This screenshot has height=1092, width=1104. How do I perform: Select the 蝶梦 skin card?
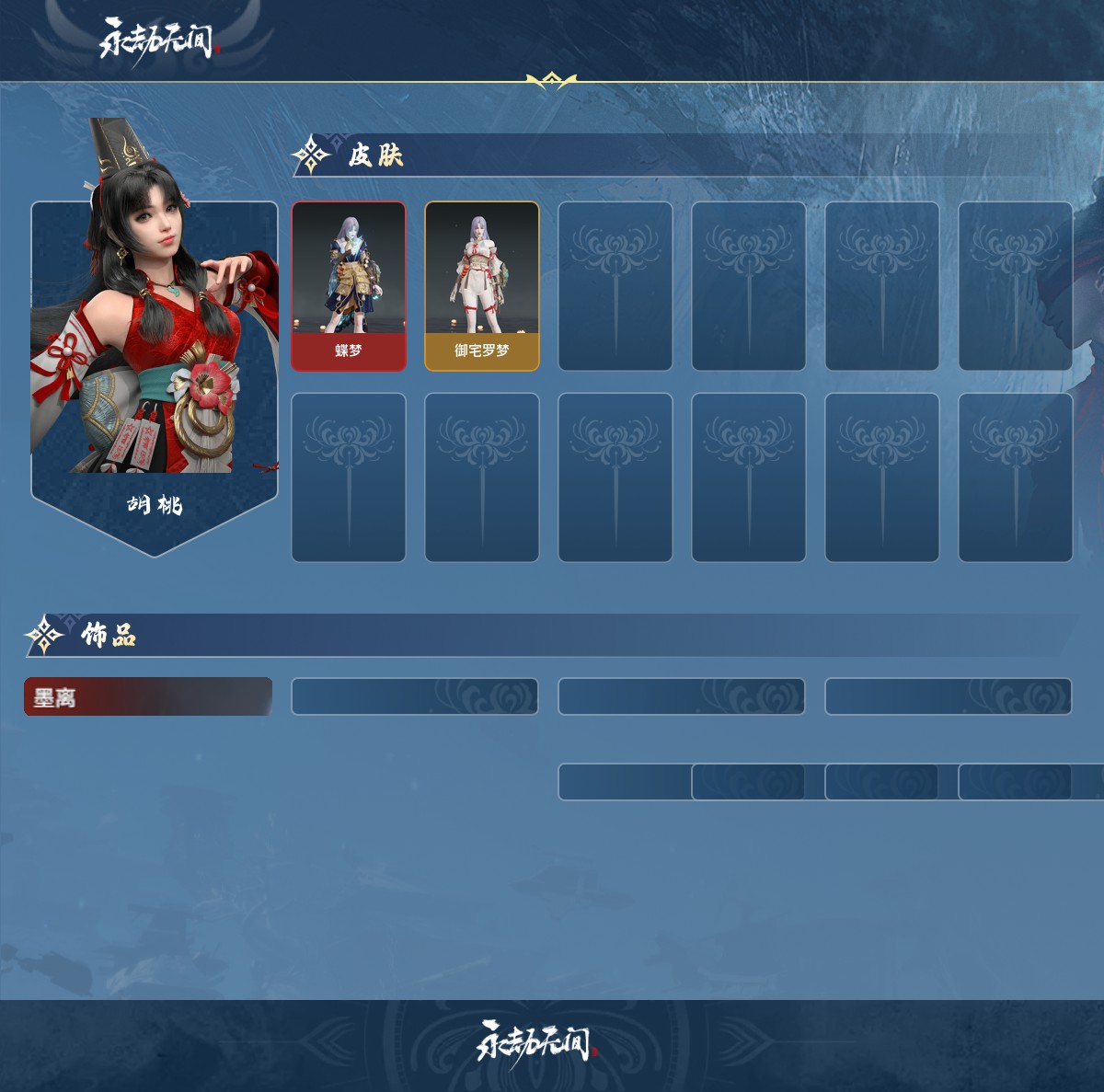point(349,286)
